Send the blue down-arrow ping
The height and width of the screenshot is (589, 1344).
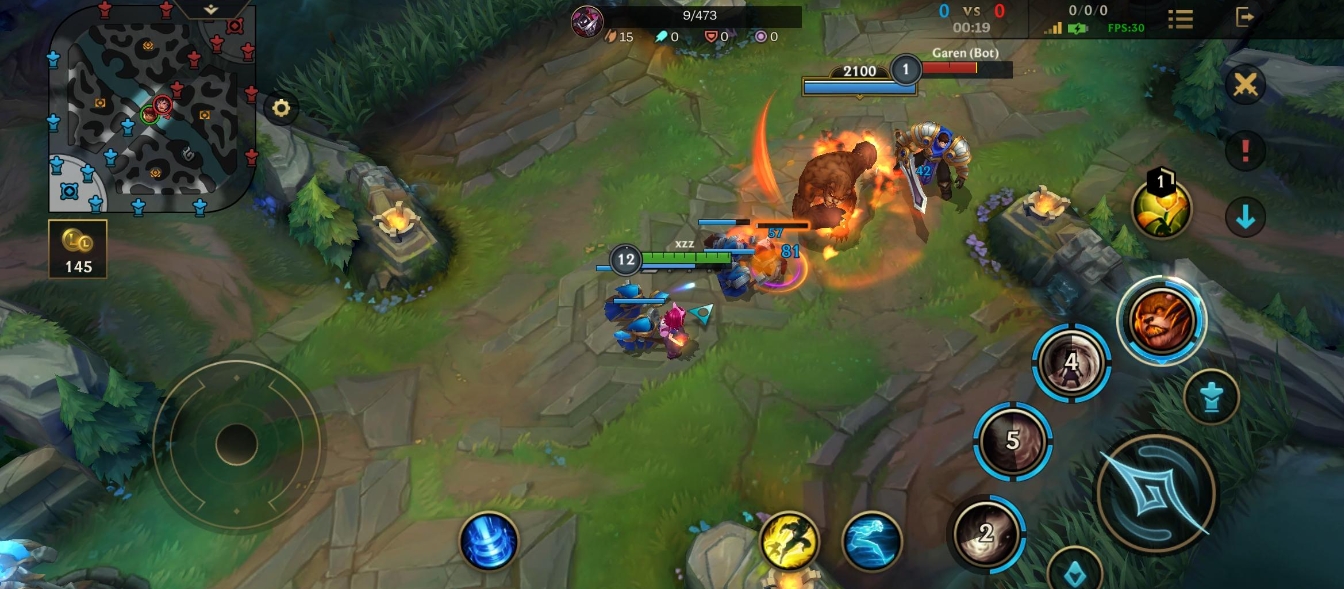coord(1246,216)
